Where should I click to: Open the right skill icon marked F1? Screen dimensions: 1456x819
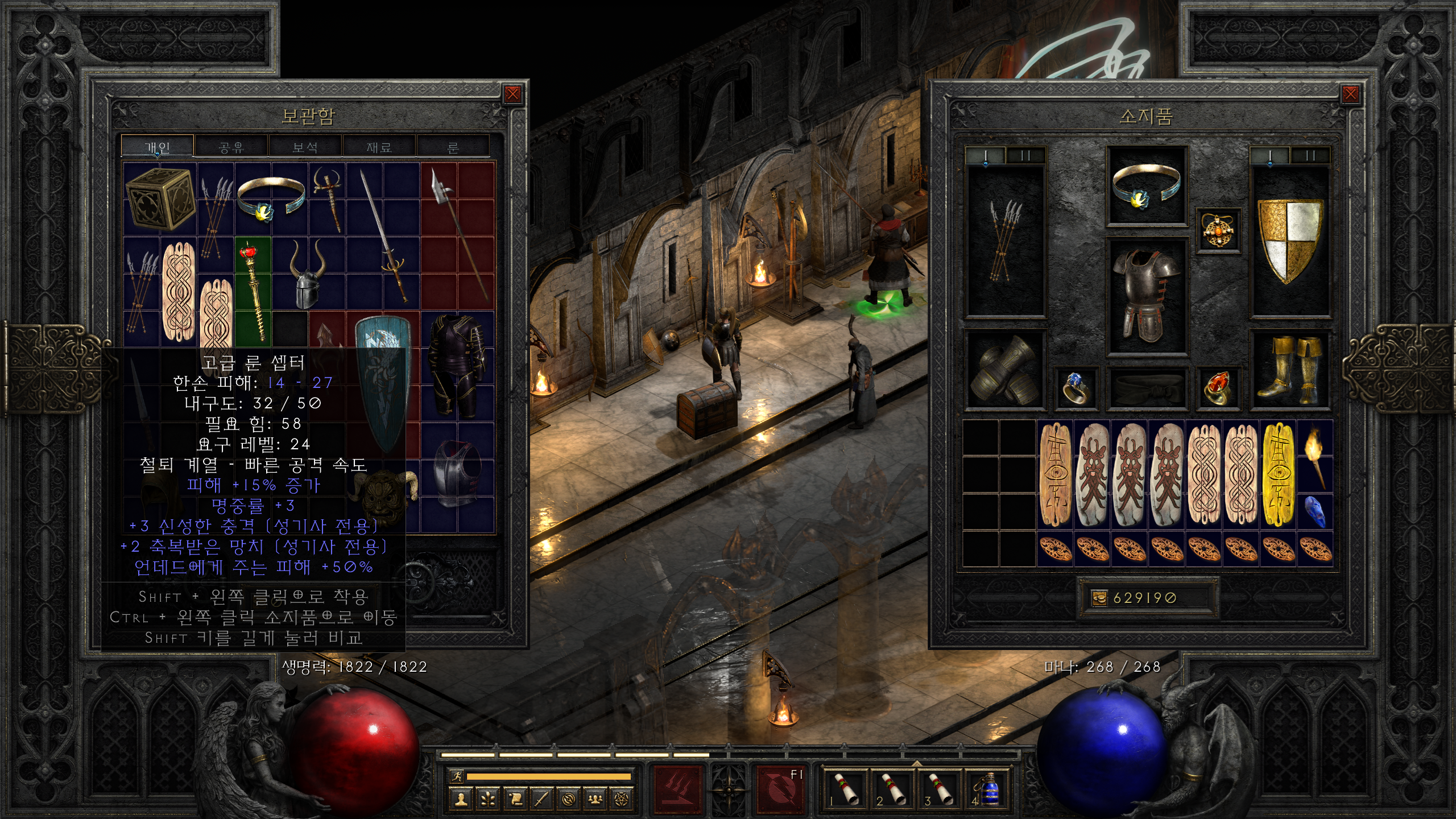click(x=780, y=789)
